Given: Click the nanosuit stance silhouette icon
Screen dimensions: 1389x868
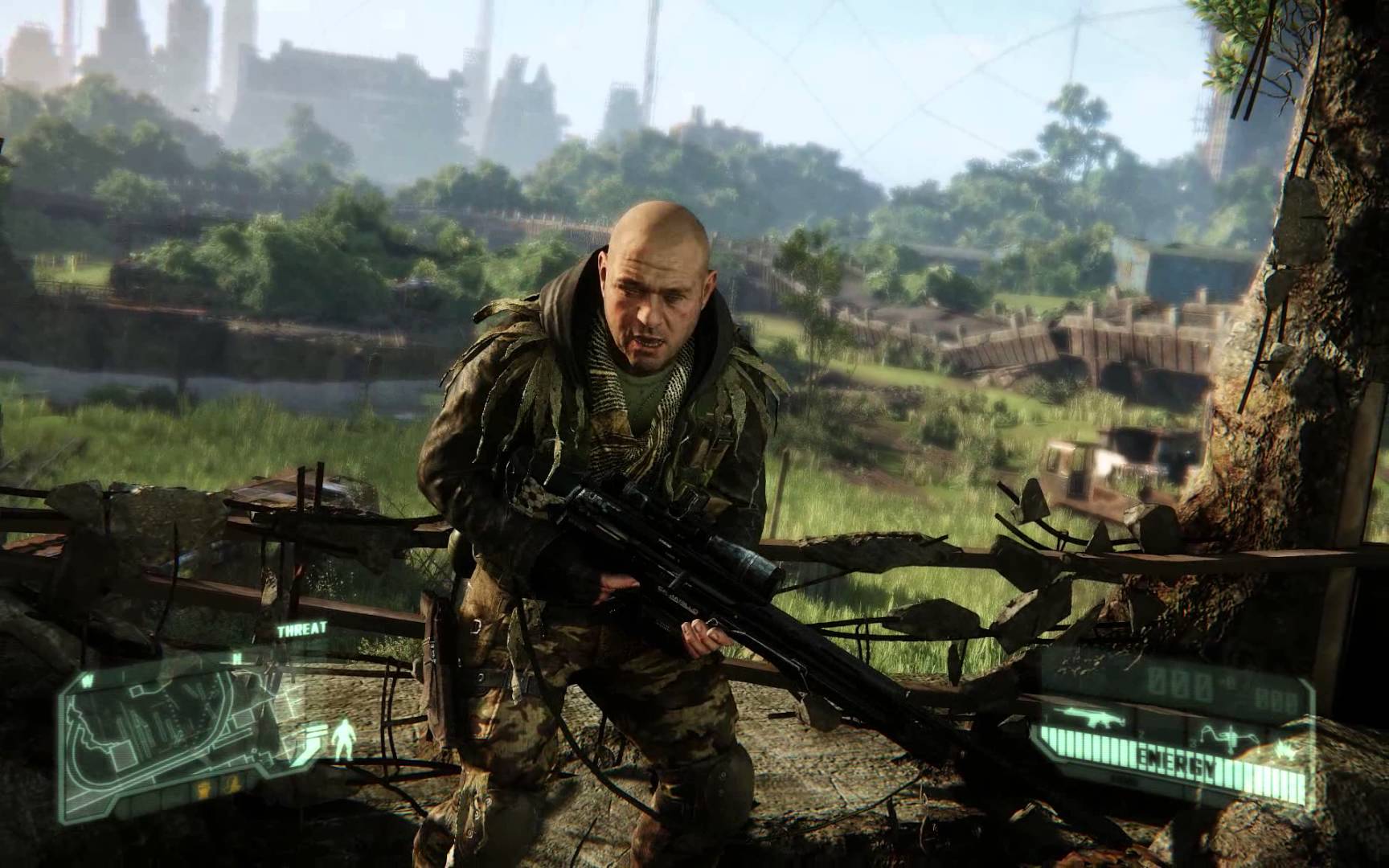Looking at the screenshot, I should (x=345, y=738).
